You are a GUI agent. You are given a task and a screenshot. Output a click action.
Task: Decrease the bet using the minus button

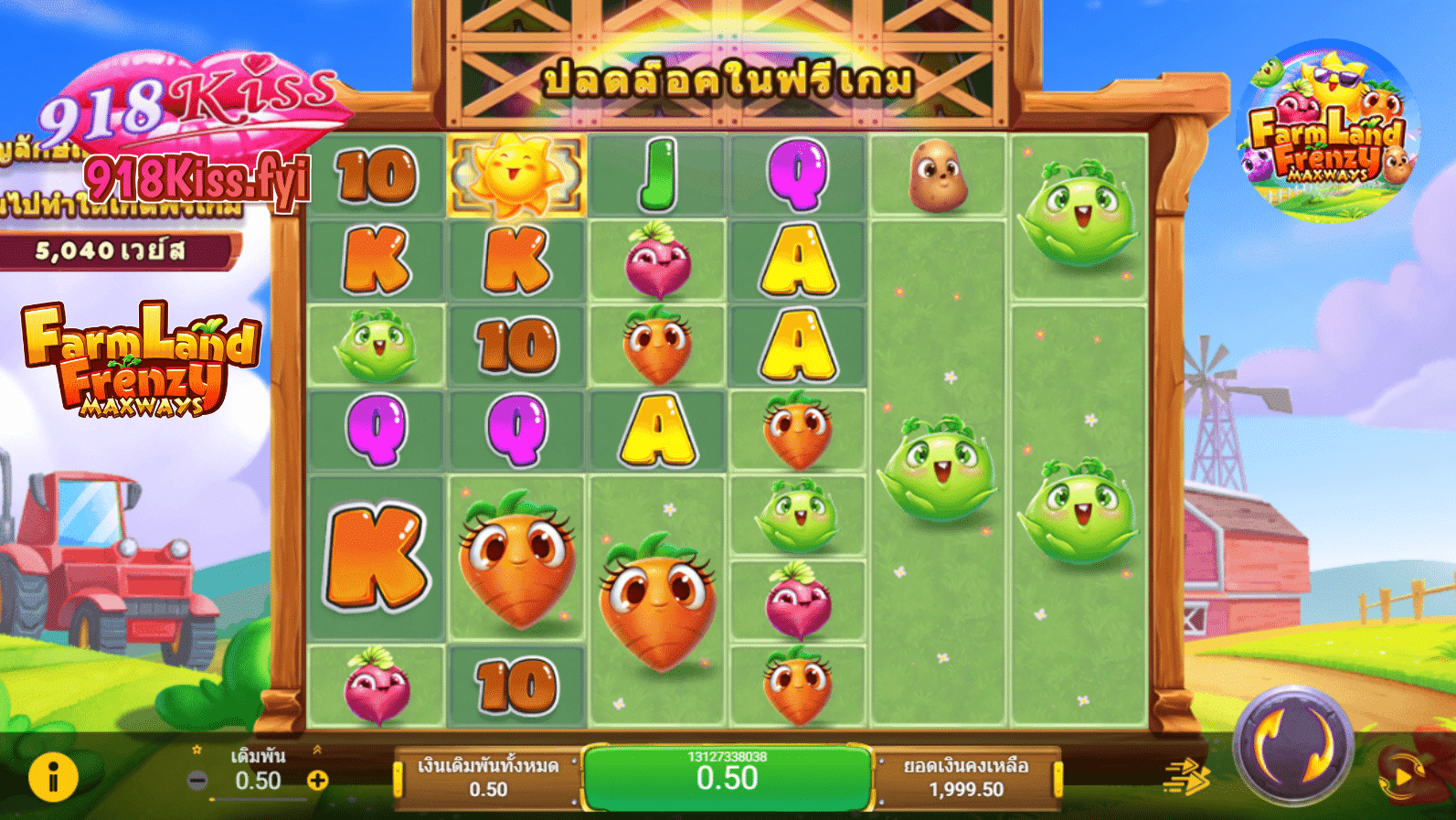pos(197,780)
